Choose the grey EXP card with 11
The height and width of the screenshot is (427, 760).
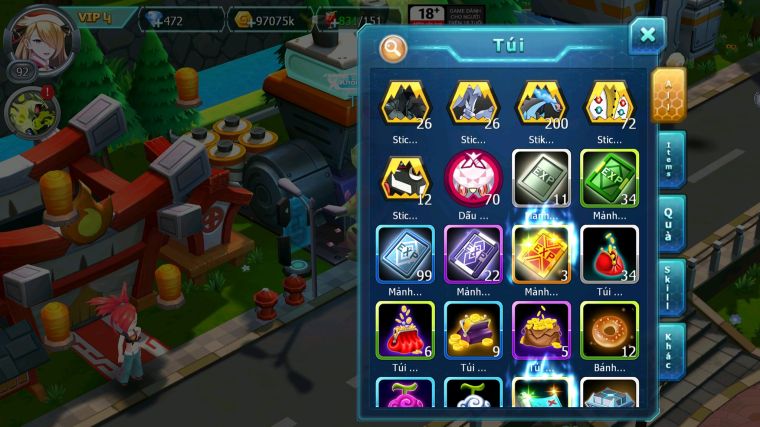541,177
